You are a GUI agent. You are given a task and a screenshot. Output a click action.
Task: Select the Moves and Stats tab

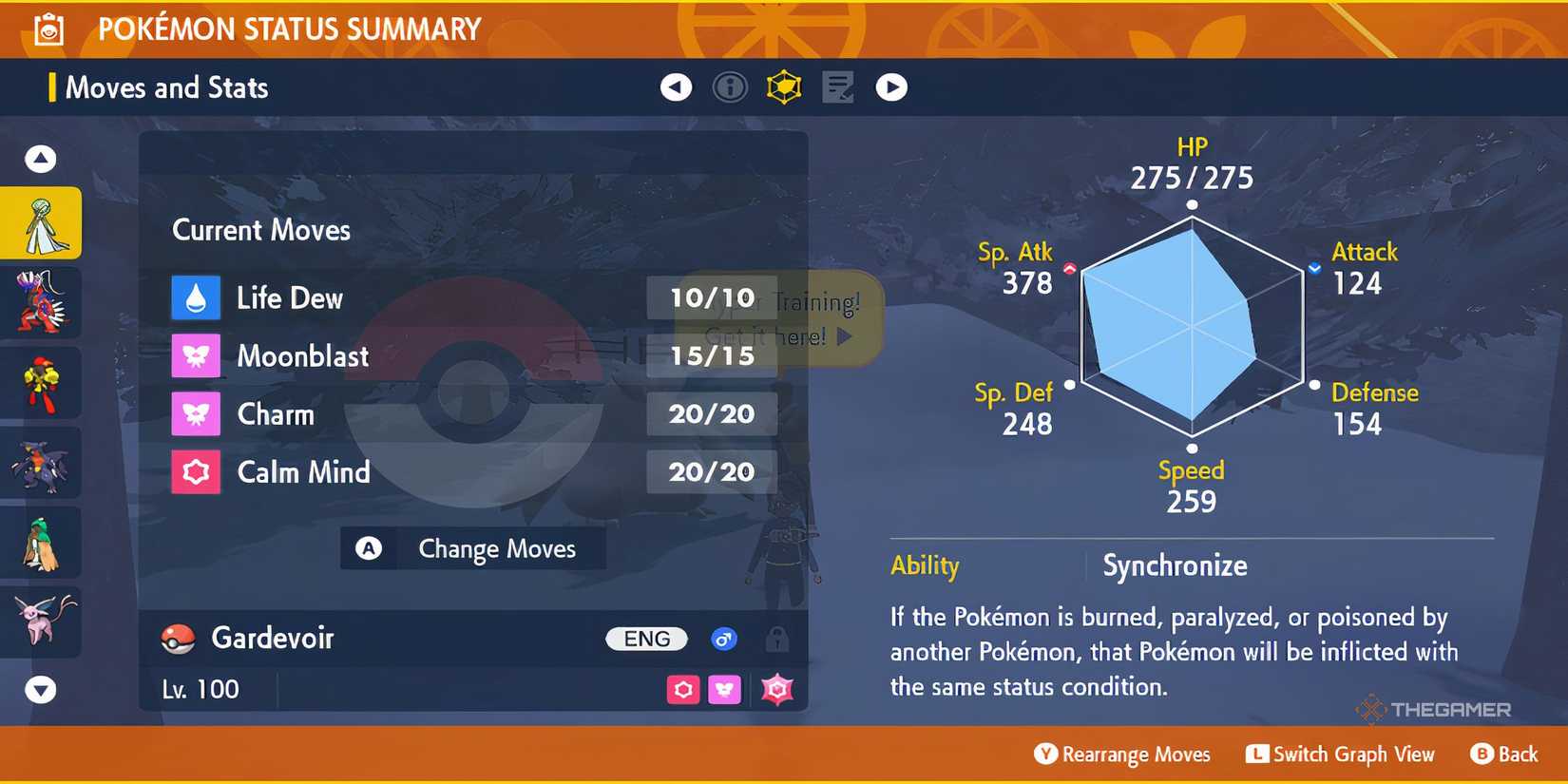pos(166,87)
